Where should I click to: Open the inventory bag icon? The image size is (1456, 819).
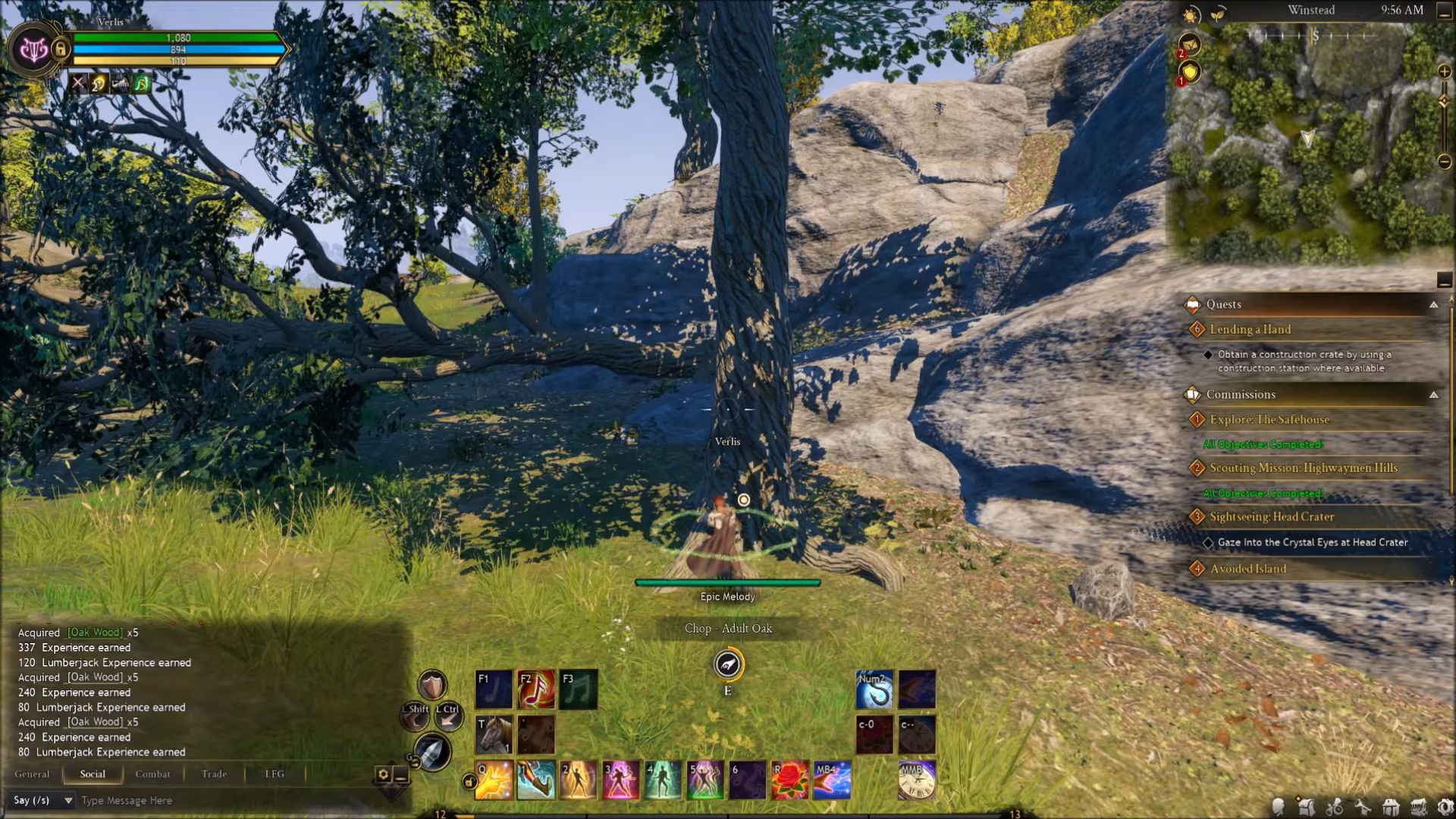[x=1306, y=808]
